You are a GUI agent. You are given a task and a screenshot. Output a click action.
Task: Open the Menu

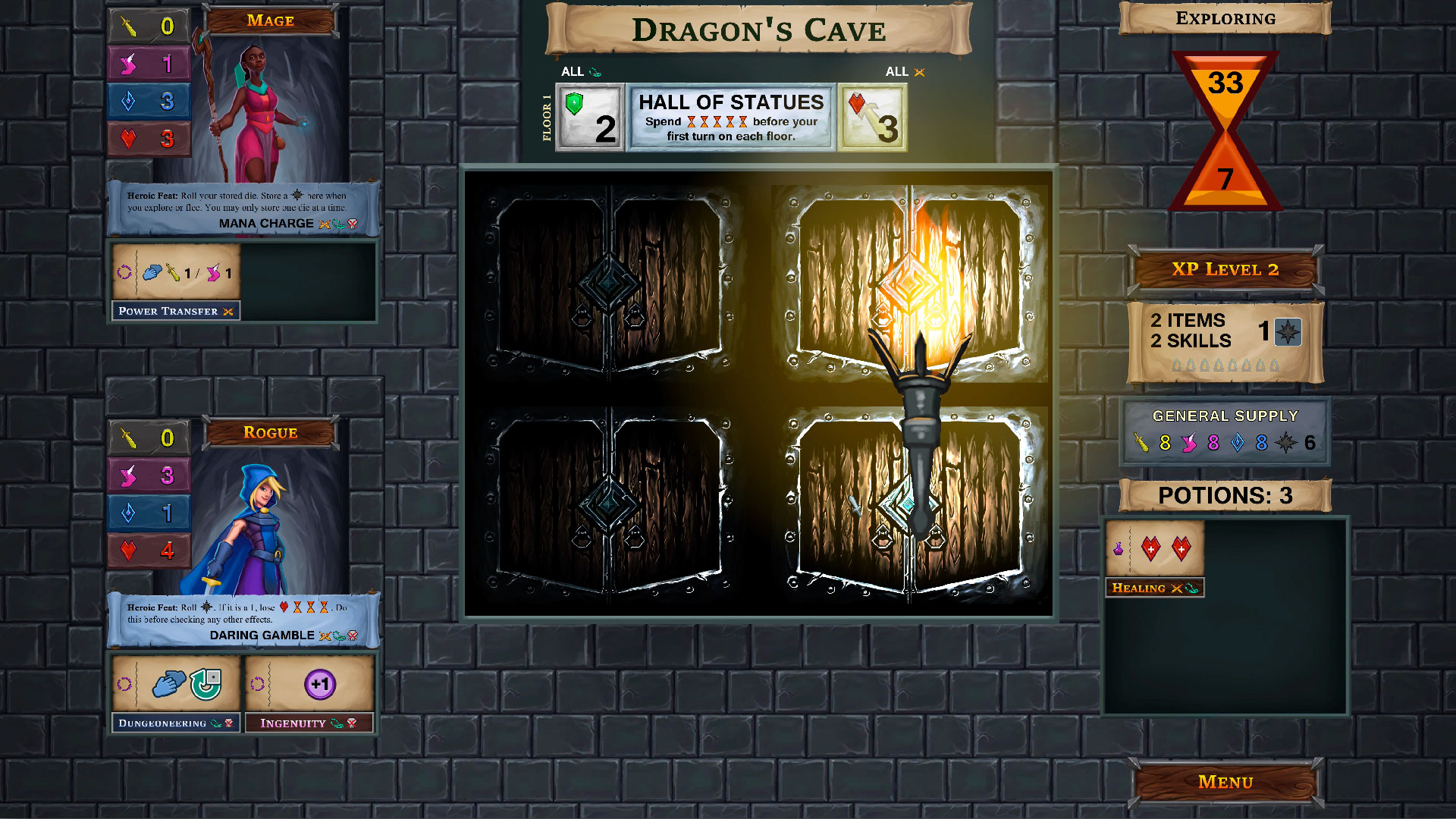pyautogui.click(x=1225, y=781)
